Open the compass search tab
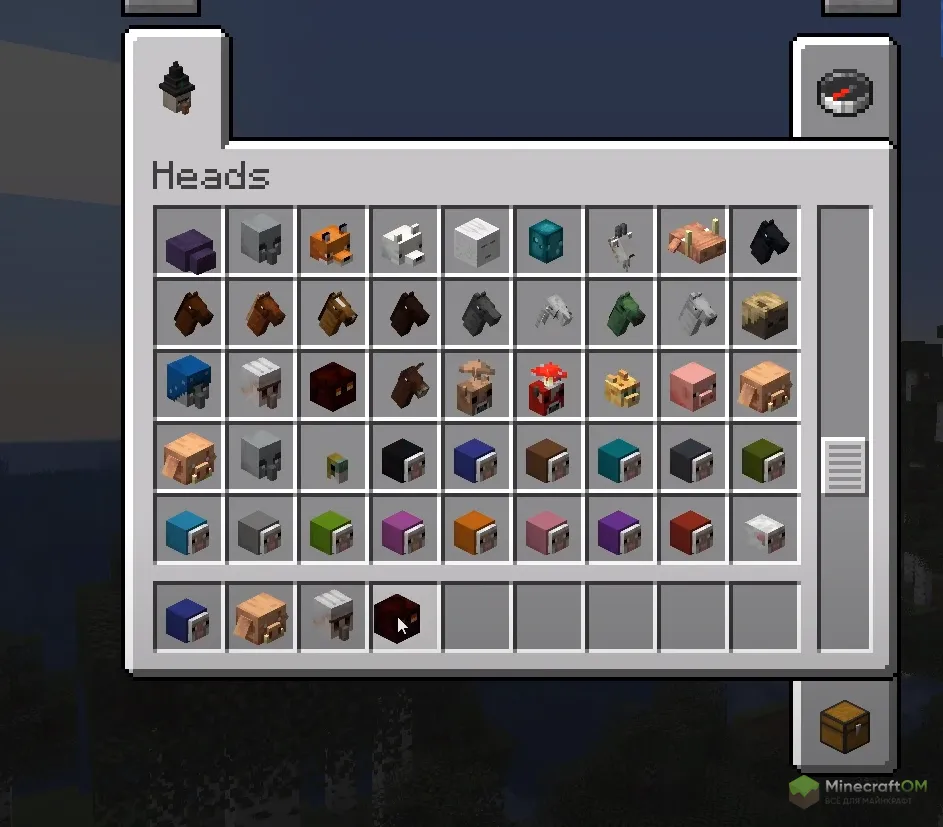This screenshot has width=943, height=827. point(845,93)
